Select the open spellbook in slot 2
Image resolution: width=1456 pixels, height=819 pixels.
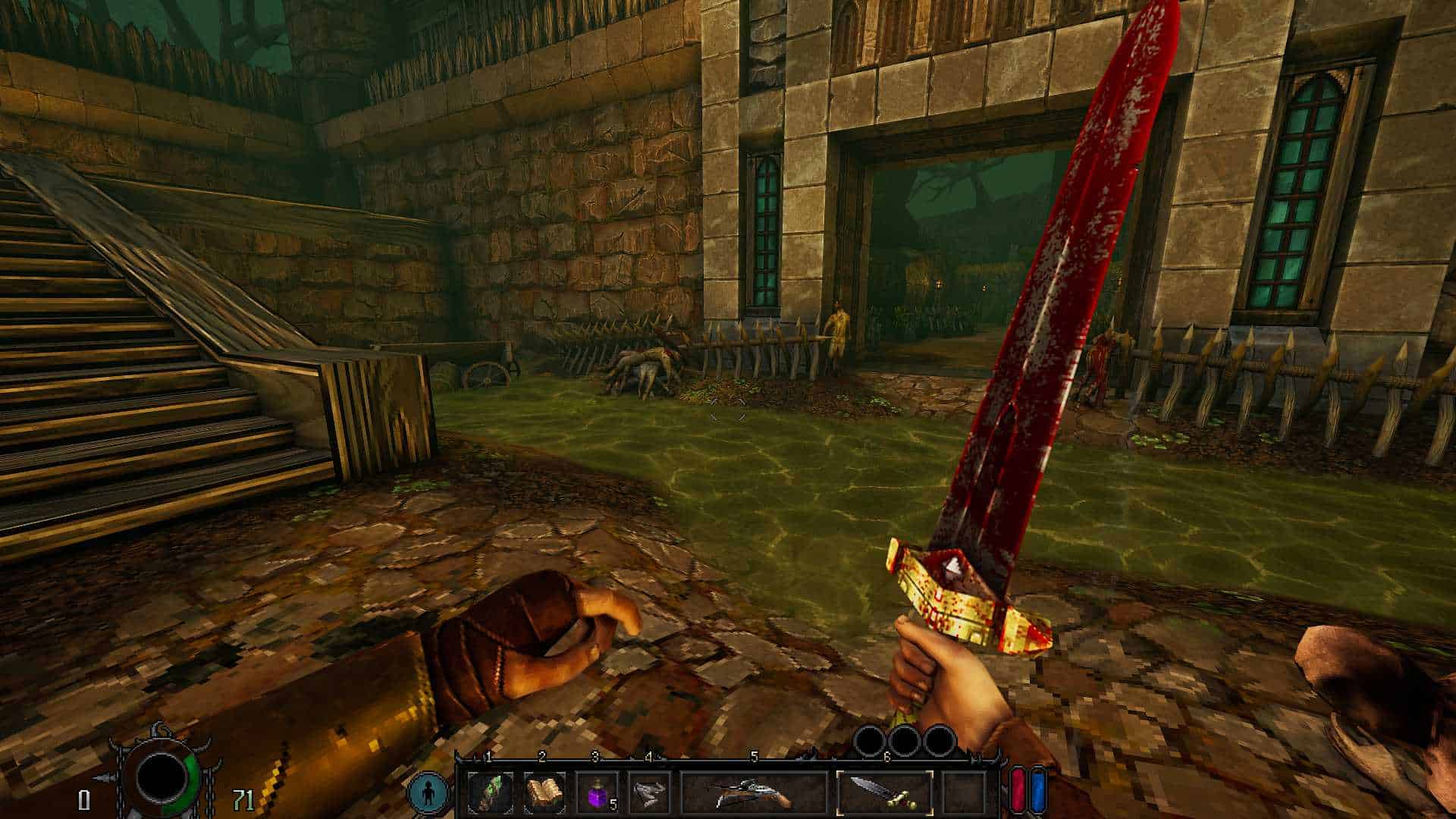pos(543,793)
